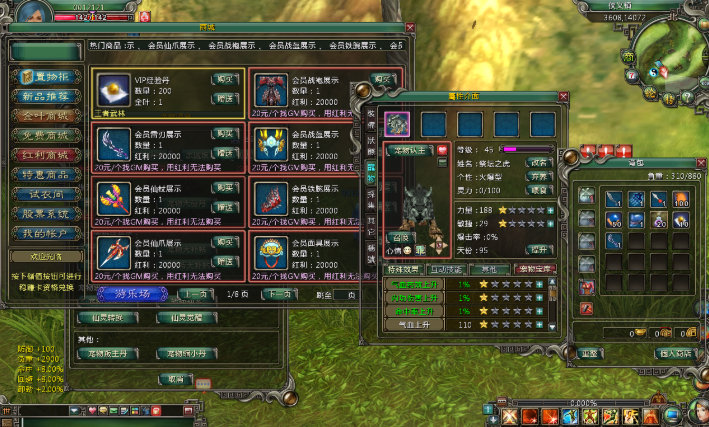Buy the VIP体验券 with the 购买 button

(224, 78)
